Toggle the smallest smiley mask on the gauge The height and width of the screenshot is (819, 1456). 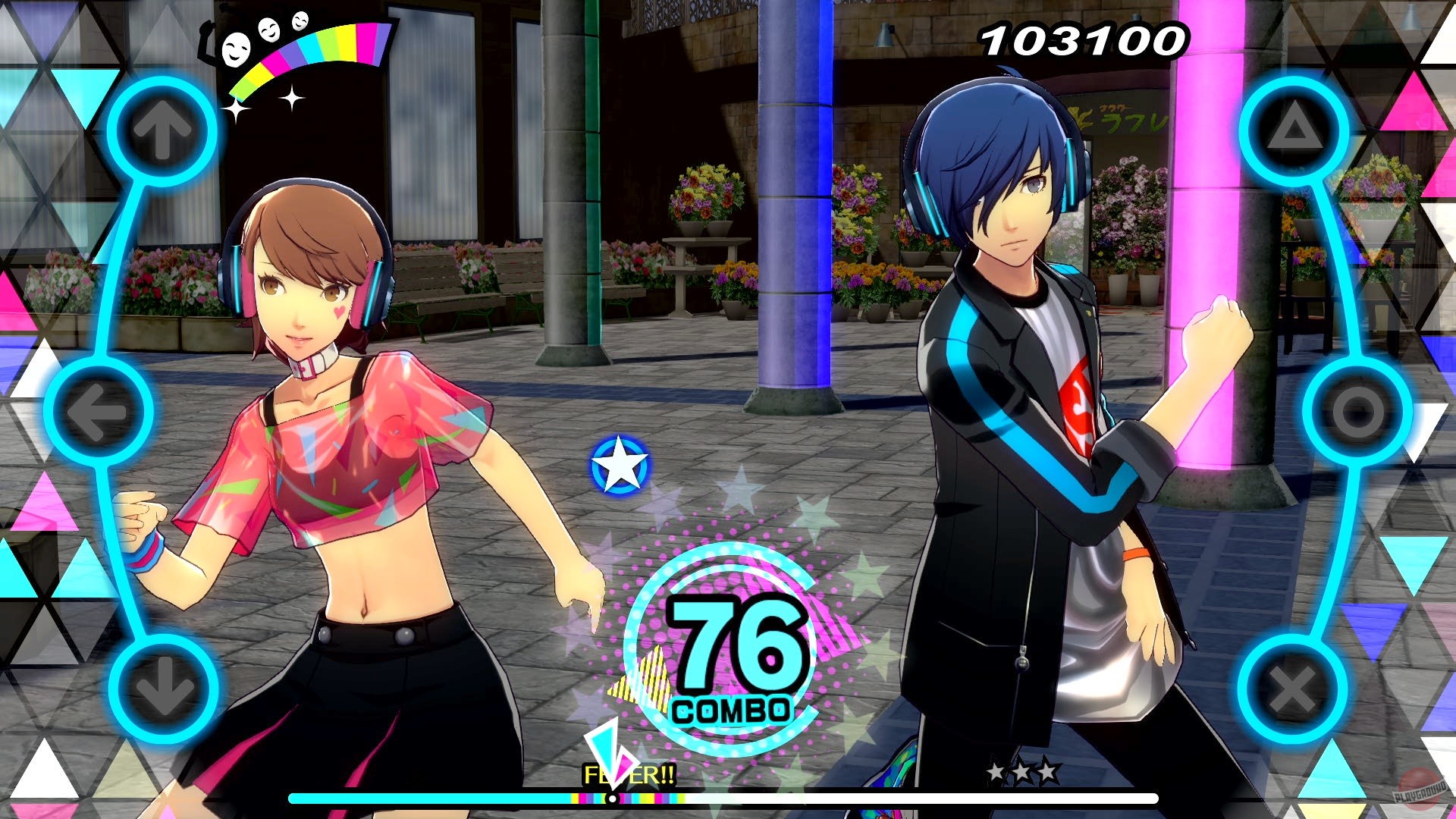click(x=300, y=21)
